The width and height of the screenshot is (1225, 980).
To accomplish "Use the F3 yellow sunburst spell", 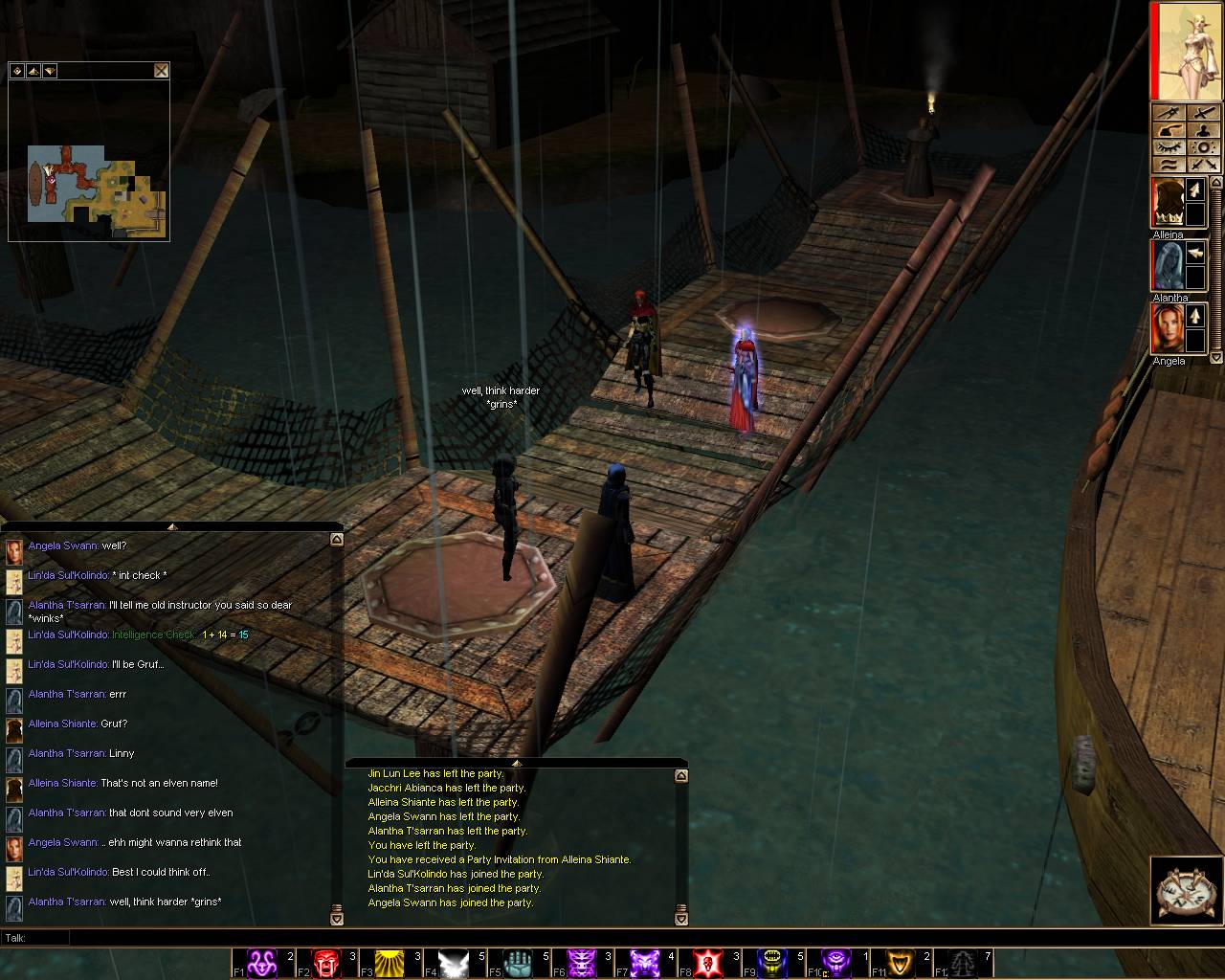I will pos(390,962).
